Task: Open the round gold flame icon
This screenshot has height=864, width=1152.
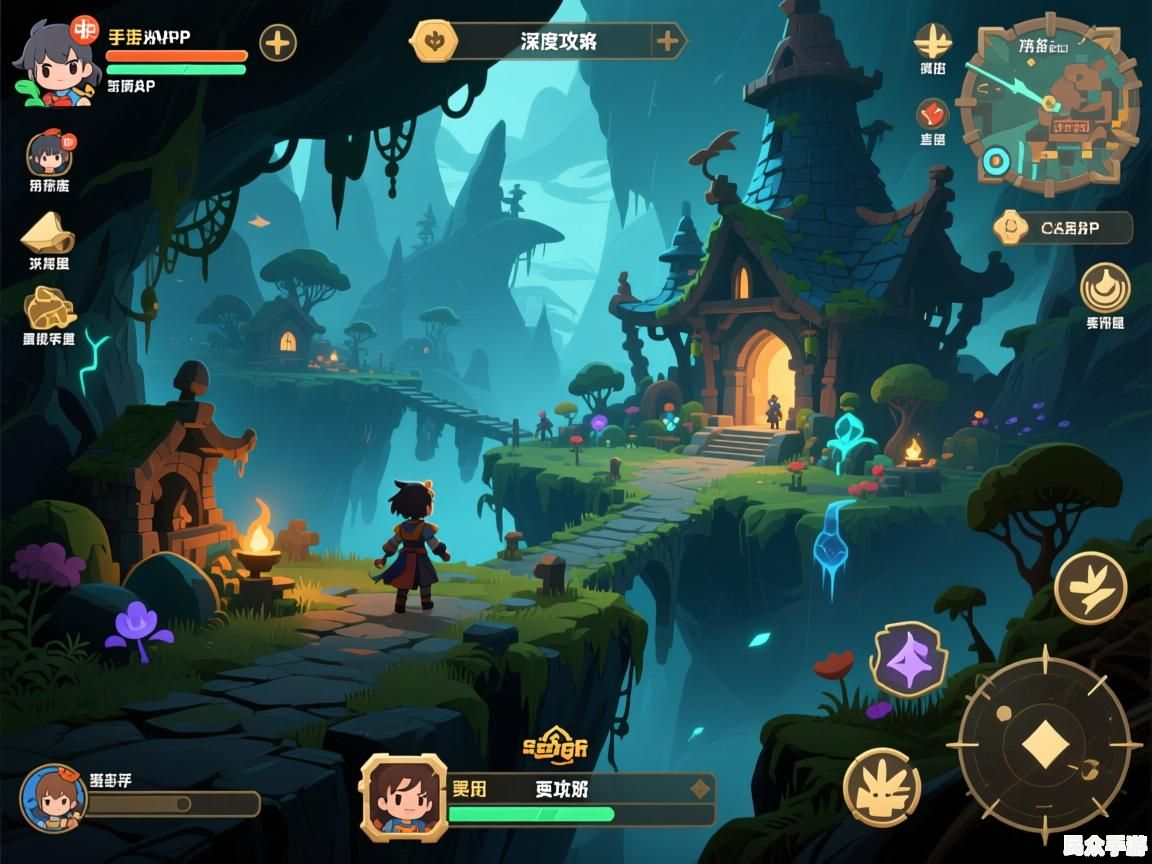Action: [x=1105, y=288]
